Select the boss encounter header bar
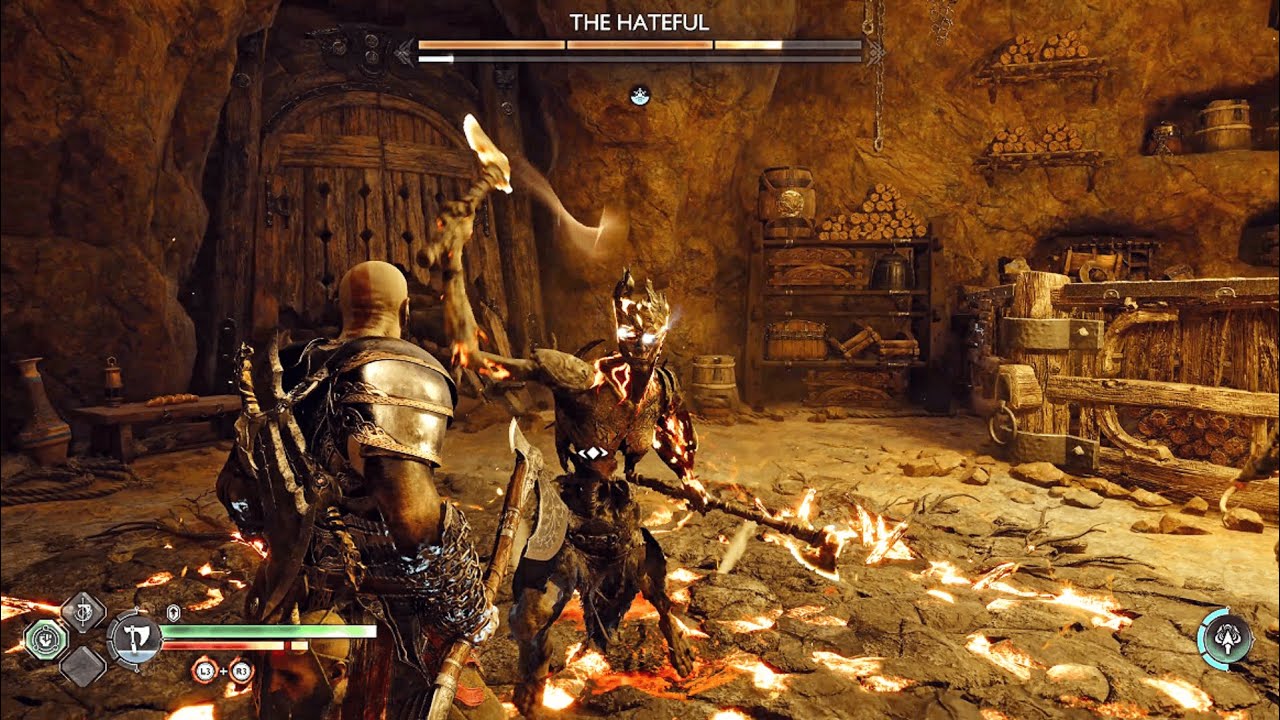Viewport: 1280px width, 720px height. [x=640, y=45]
